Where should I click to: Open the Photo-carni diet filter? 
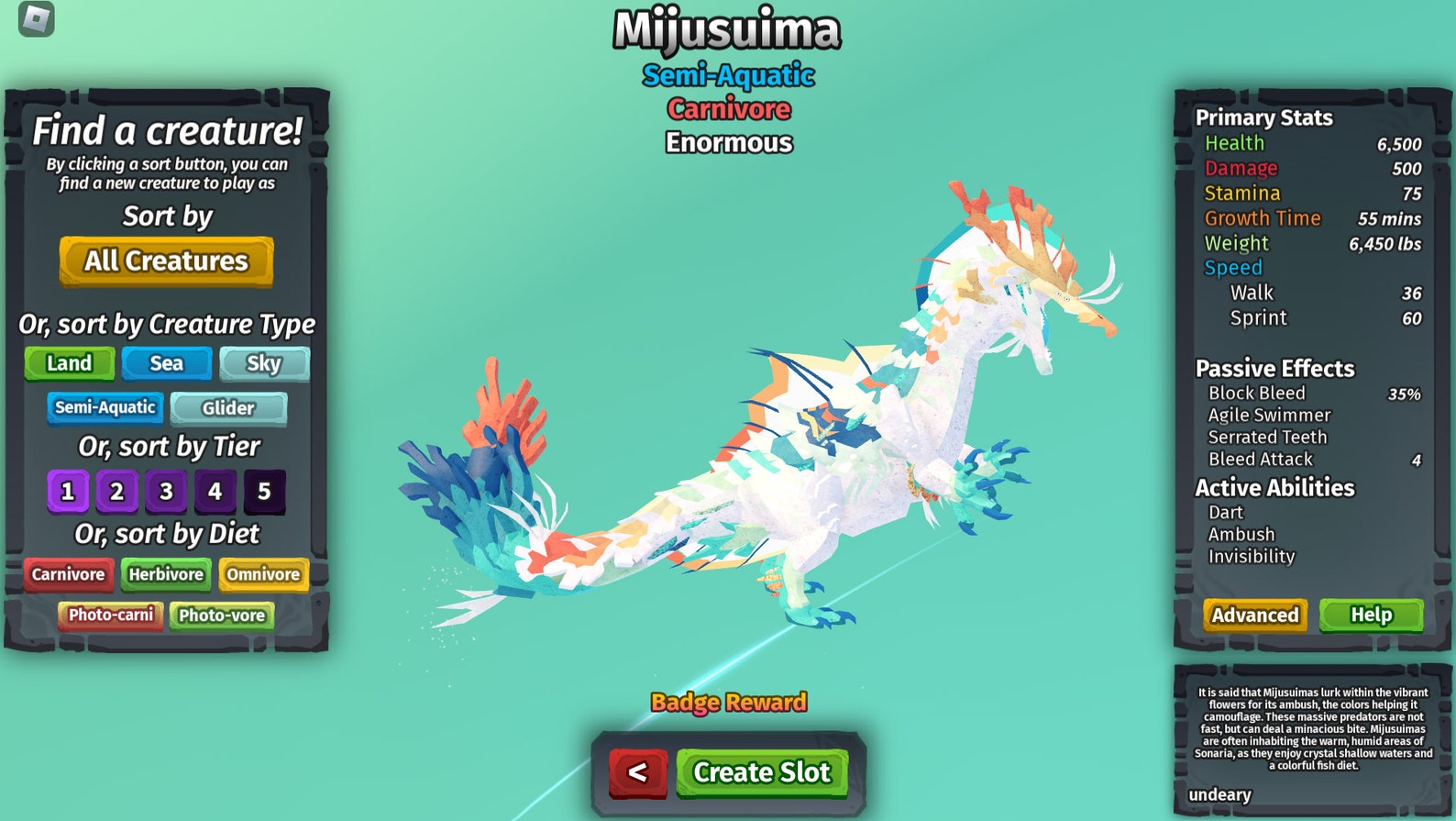tap(110, 616)
